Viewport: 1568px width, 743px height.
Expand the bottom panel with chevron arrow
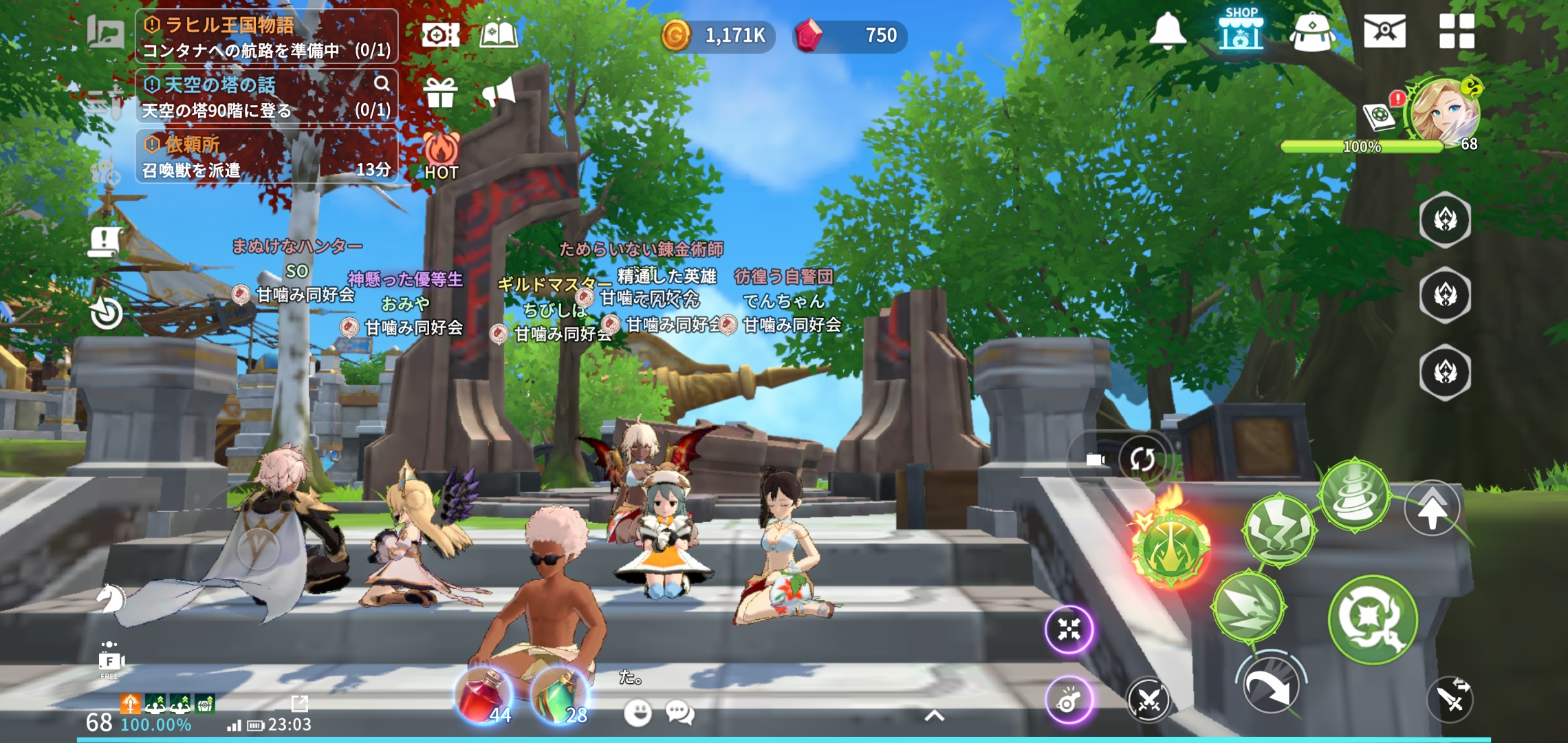click(x=933, y=716)
